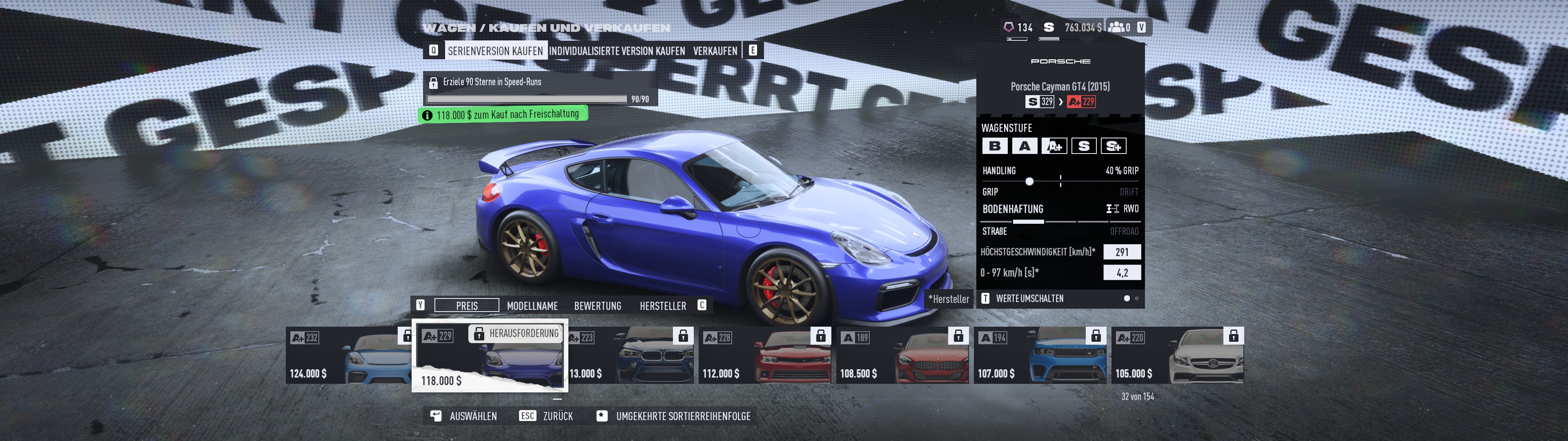This screenshot has width=1568, height=441.
Task: Select the Verkaufen tab
Action: point(715,51)
